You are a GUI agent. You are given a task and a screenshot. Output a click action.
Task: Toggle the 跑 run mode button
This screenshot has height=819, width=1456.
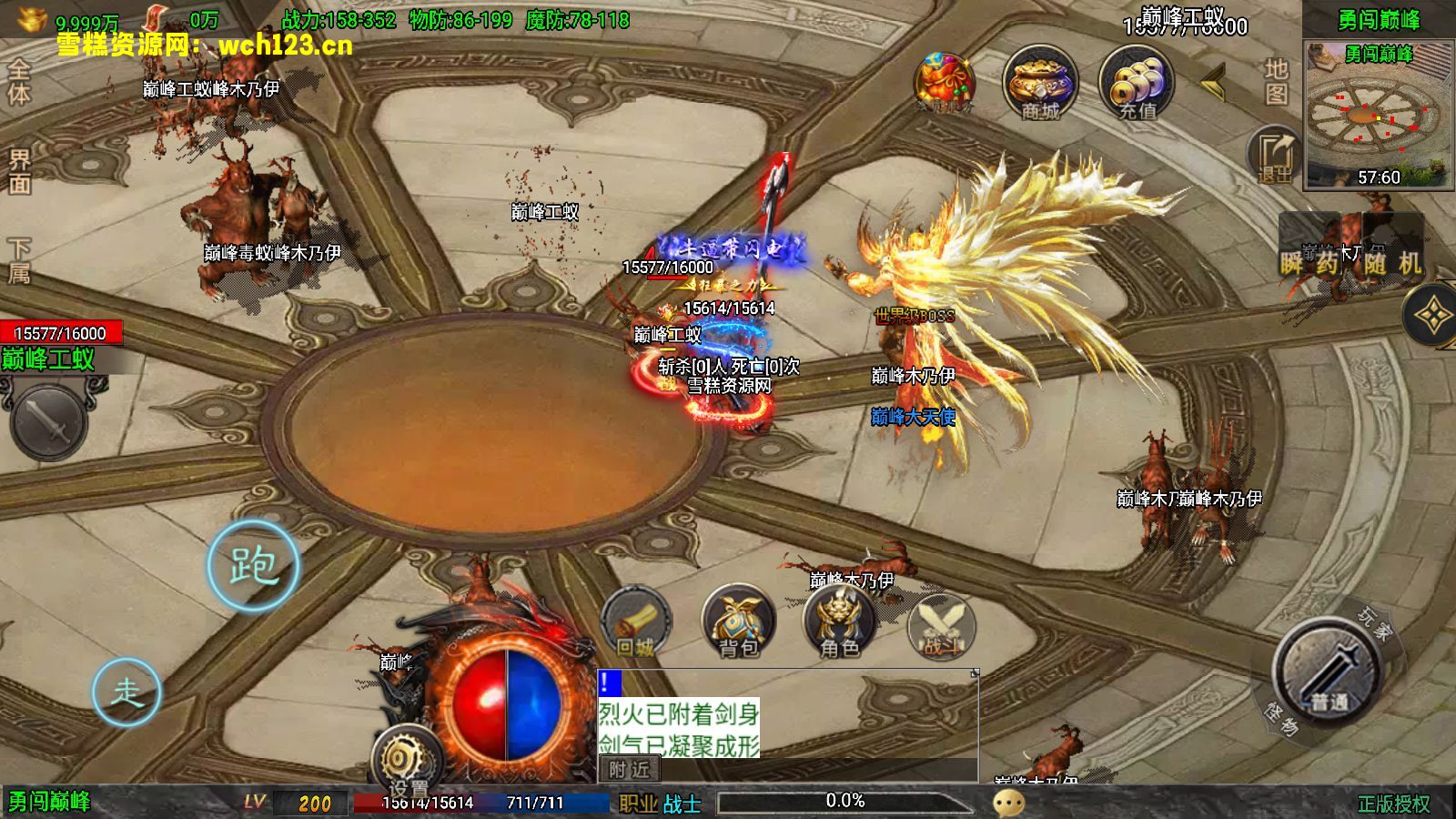253,566
